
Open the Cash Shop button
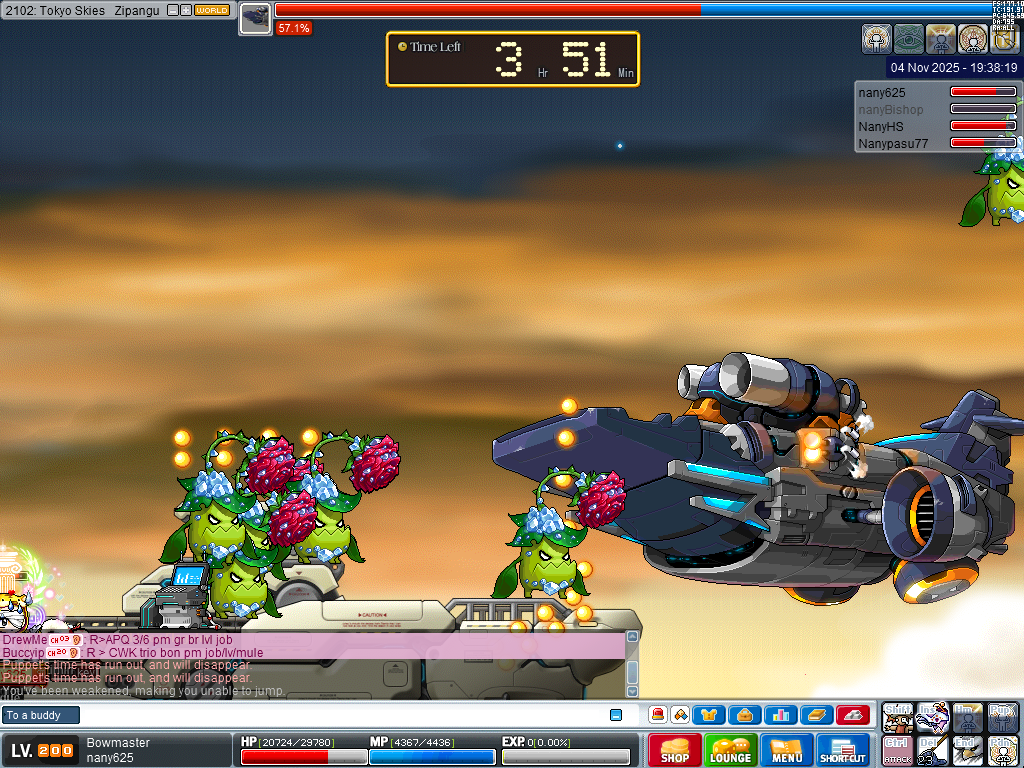click(x=674, y=751)
